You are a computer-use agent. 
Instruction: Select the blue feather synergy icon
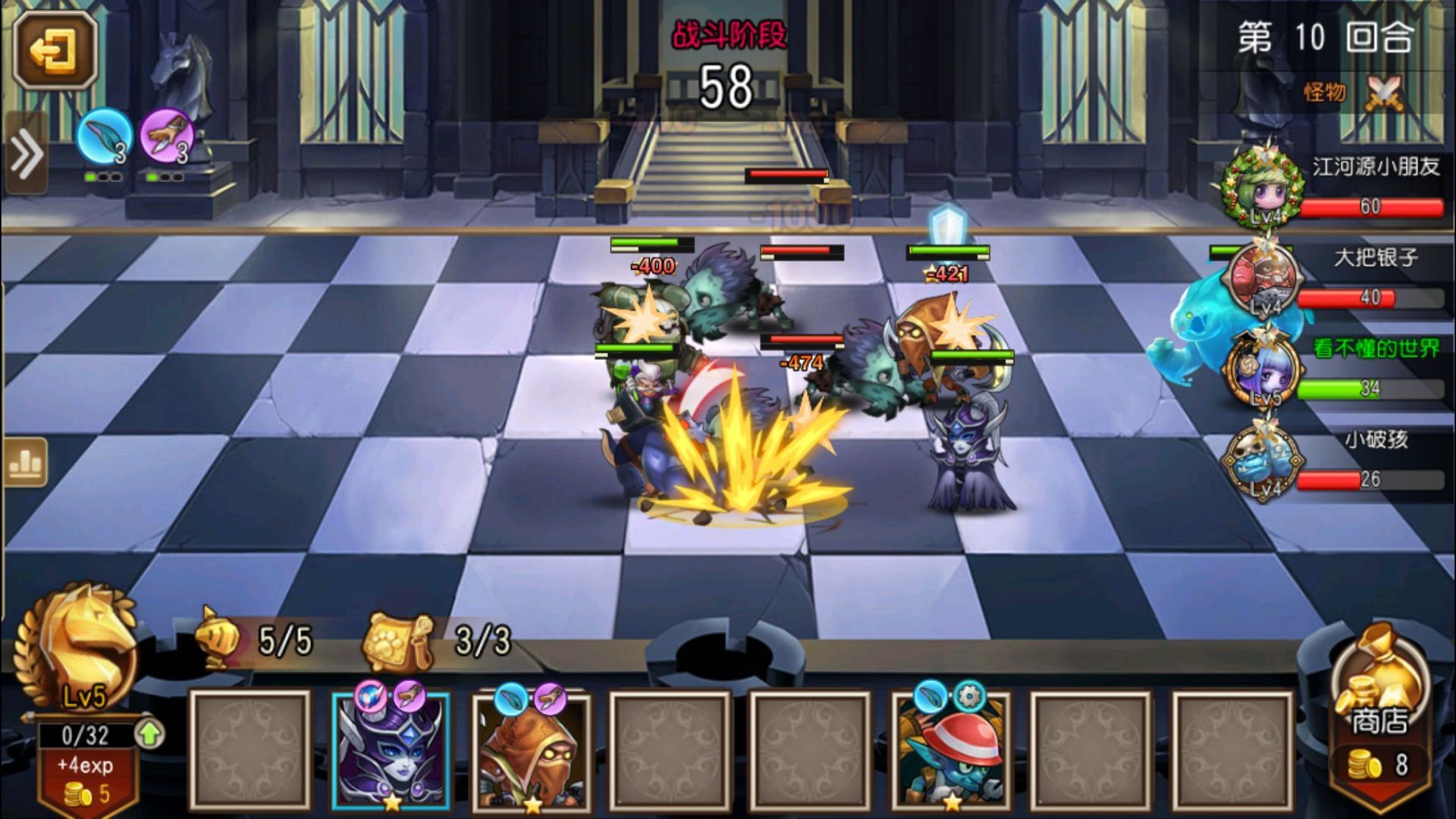105,137
